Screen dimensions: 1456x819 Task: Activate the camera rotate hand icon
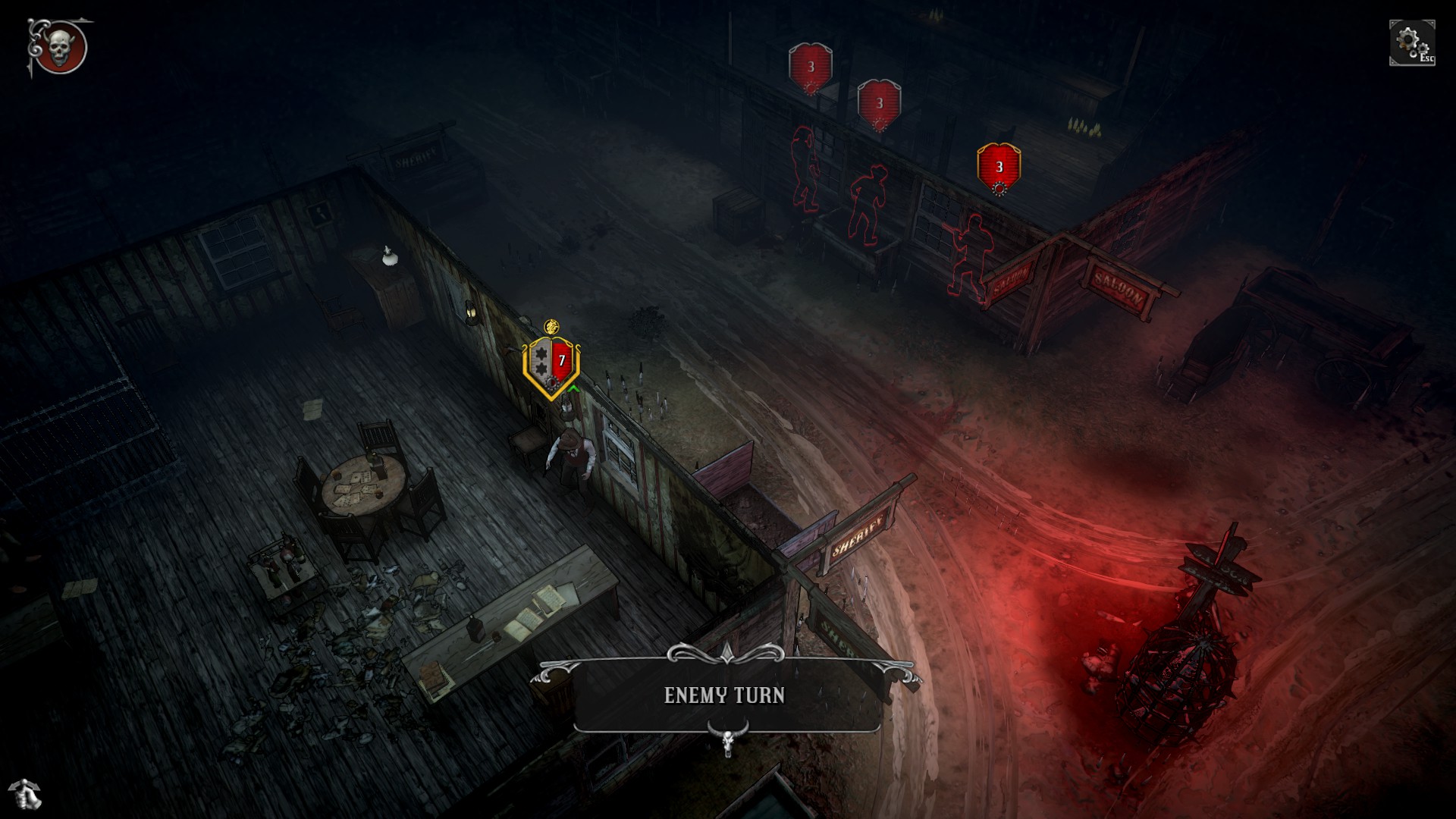(x=28, y=795)
